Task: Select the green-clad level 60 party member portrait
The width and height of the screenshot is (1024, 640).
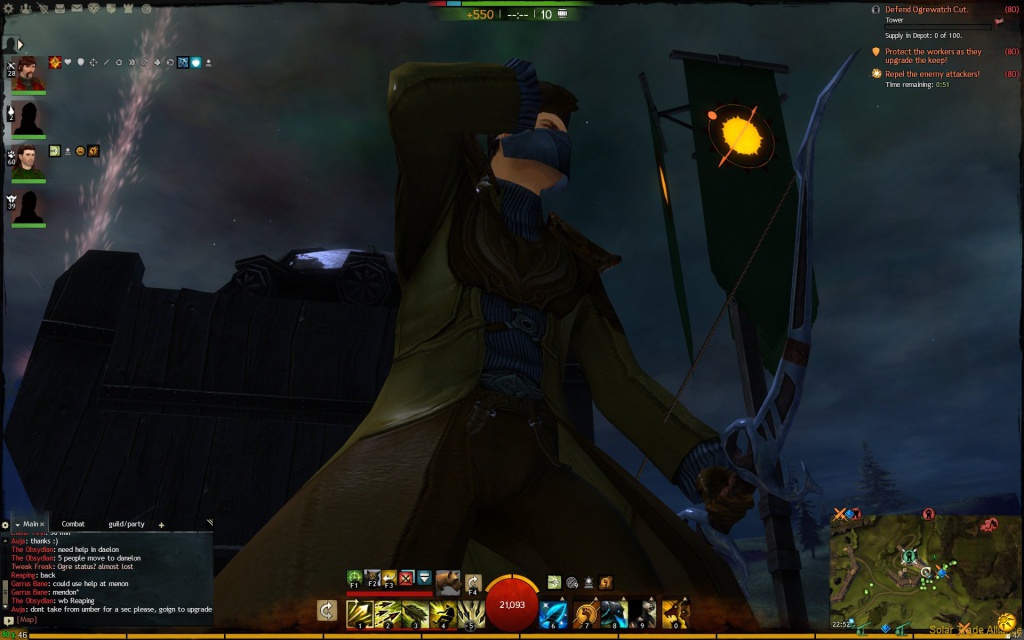Action: pos(29,161)
